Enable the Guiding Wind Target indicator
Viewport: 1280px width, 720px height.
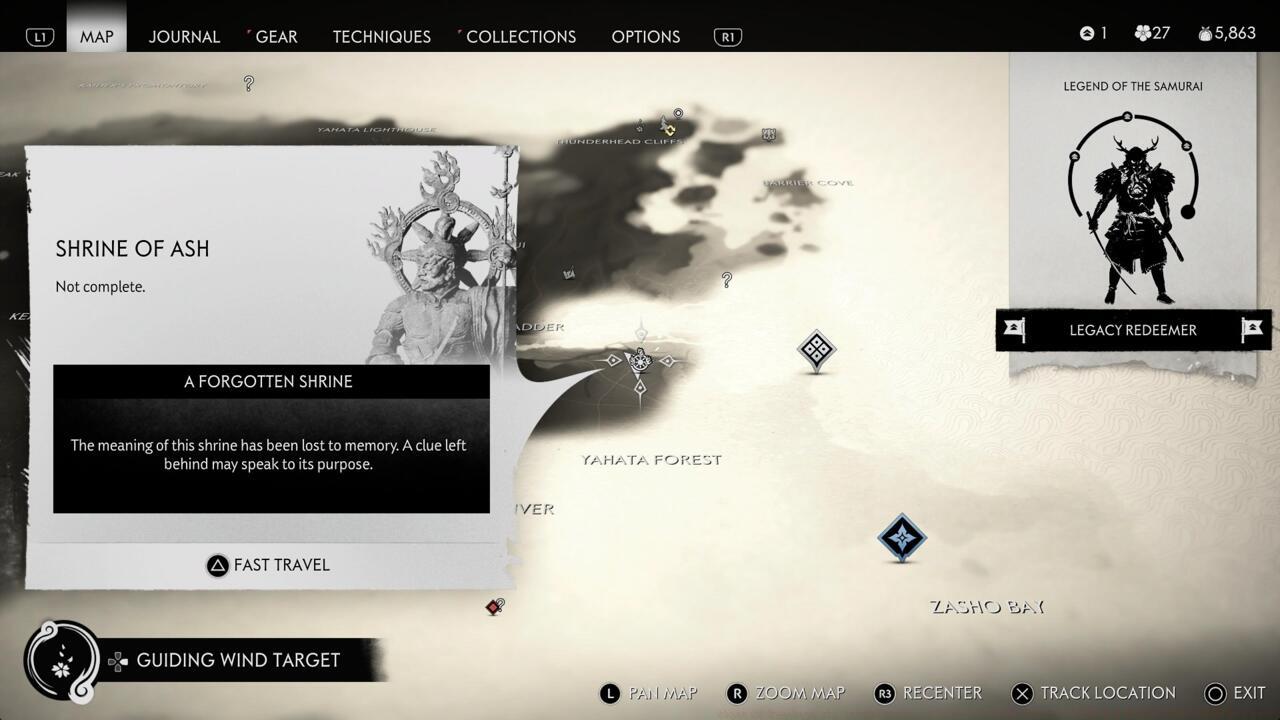click(240, 660)
